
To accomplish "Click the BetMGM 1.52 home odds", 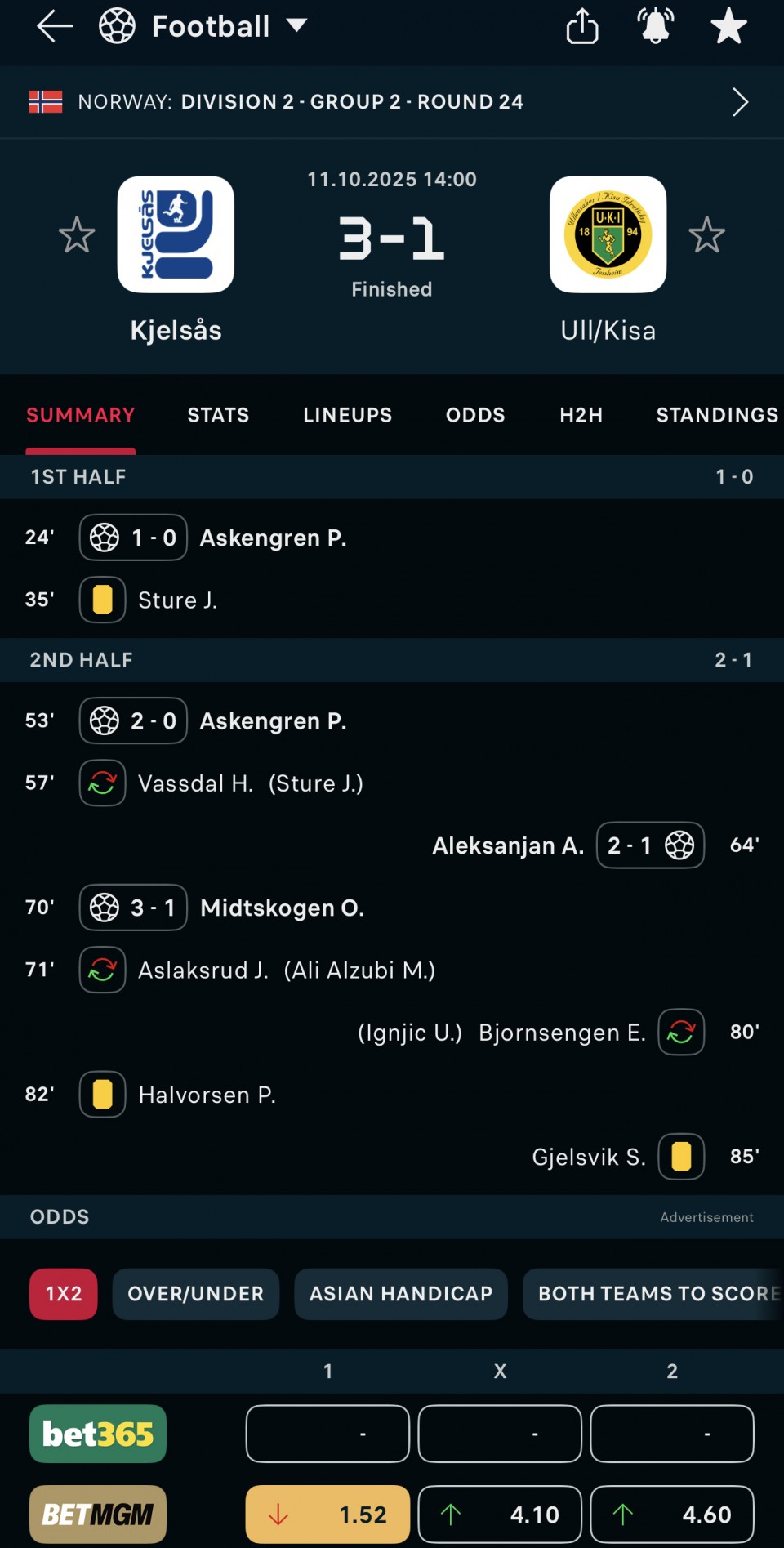I will click(x=327, y=1515).
